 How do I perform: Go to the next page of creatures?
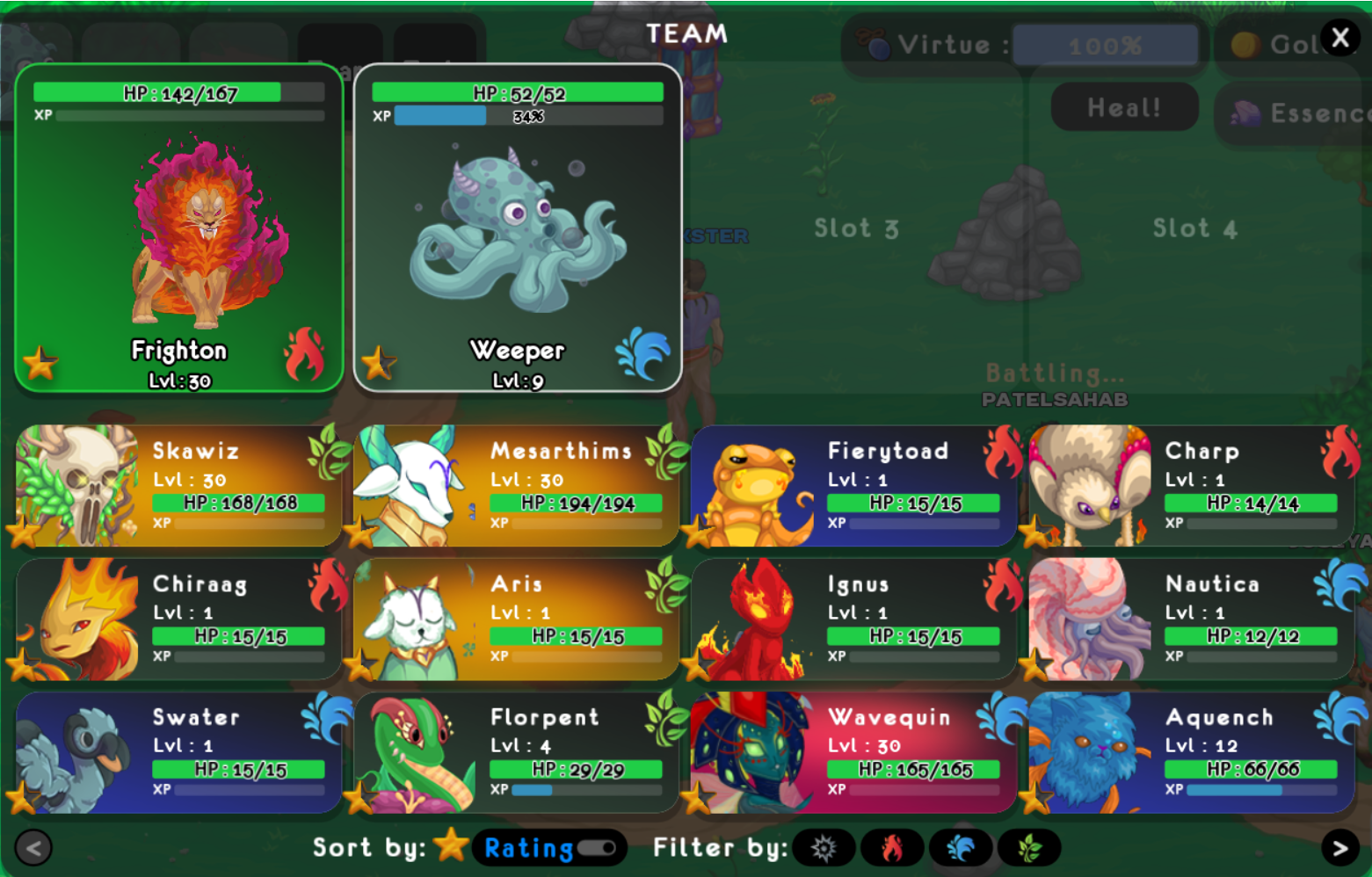(1339, 848)
